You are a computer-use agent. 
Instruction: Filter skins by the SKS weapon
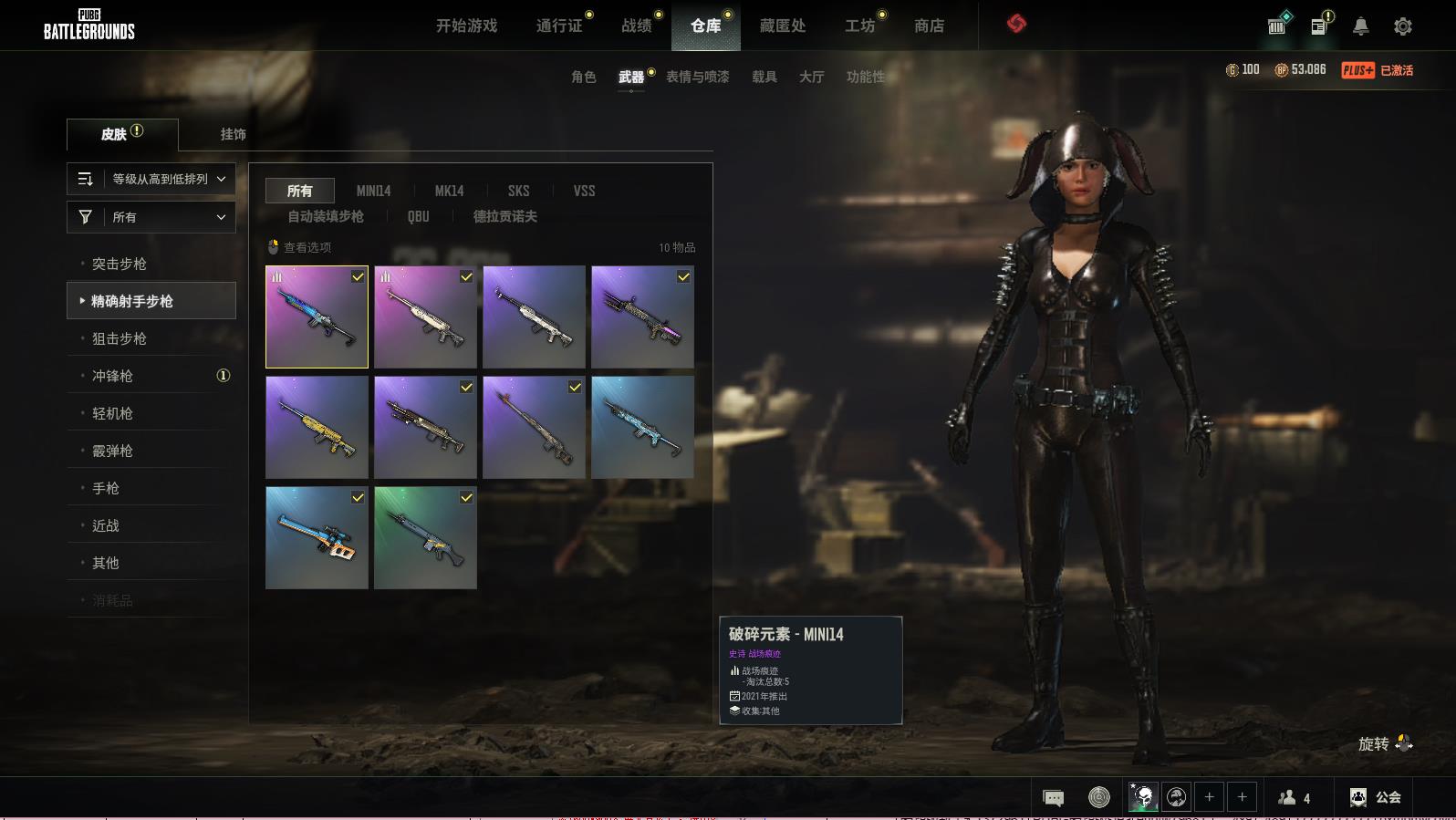(x=518, y=191)
